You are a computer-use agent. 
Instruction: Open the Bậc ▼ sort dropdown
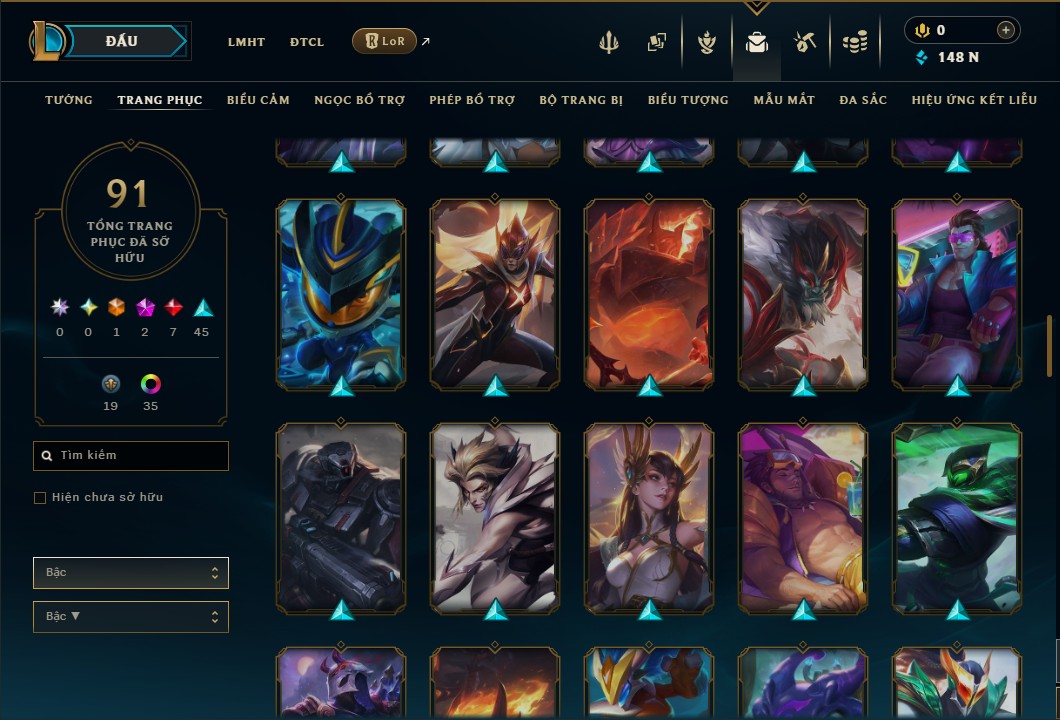coord(131,617)
